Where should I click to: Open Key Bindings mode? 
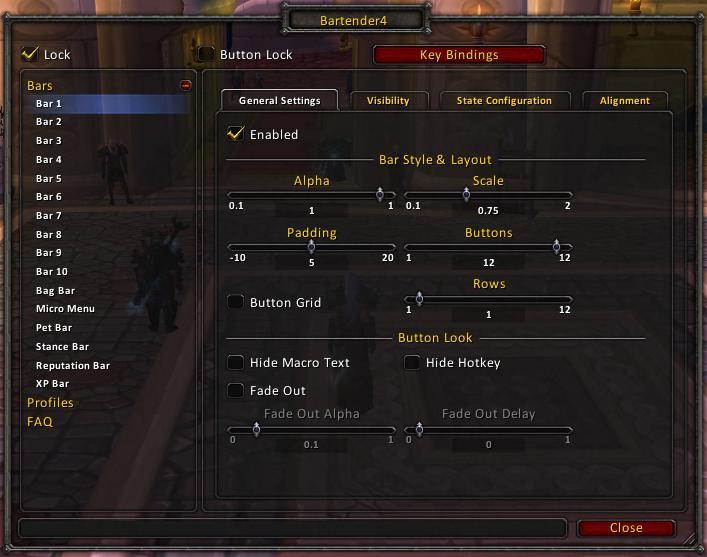click(x=459, y=55)
